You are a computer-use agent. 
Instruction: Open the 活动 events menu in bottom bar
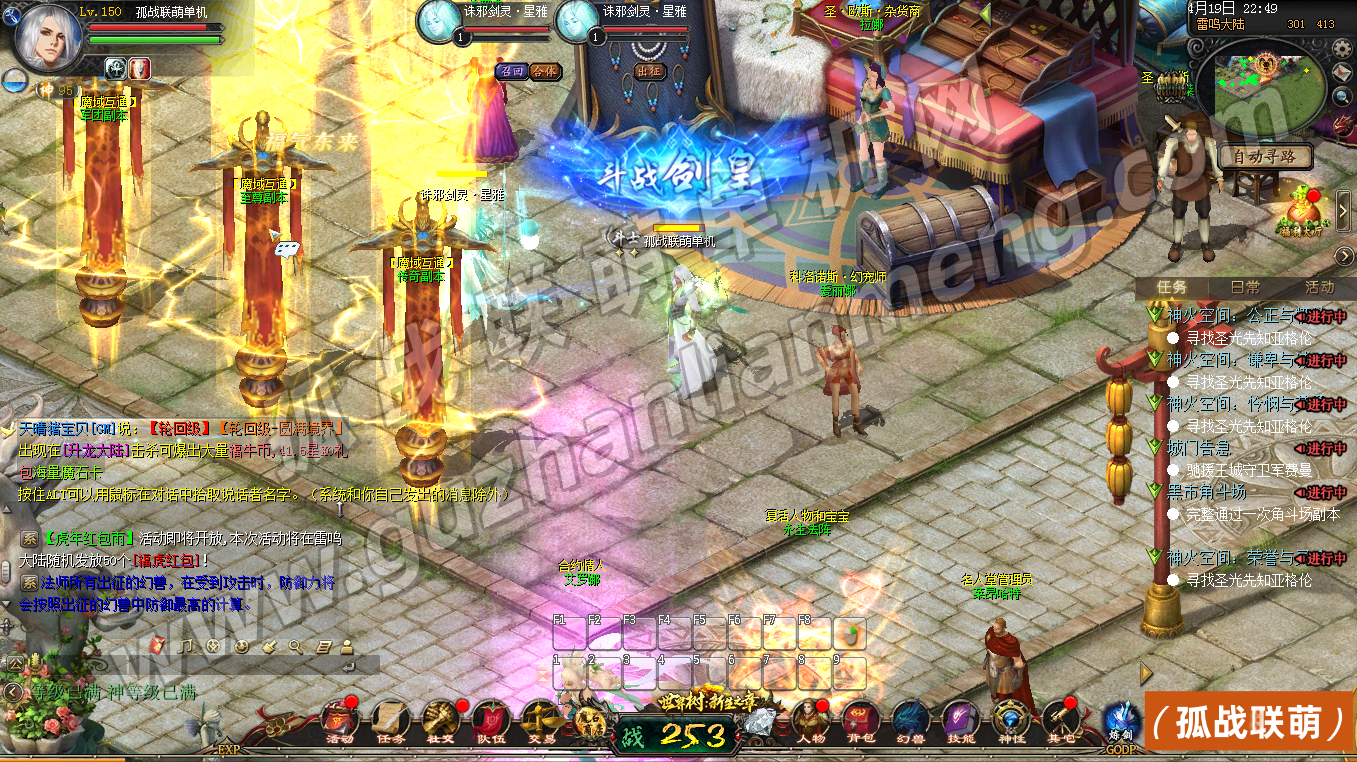(x=339, y=718)
